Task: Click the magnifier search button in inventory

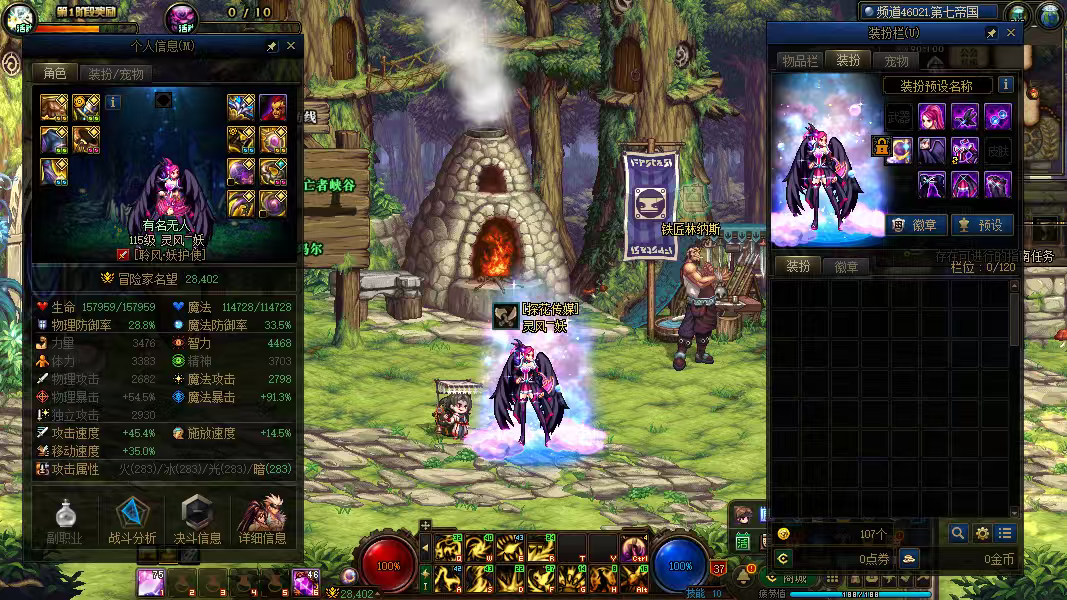Action: pos(958,534)
